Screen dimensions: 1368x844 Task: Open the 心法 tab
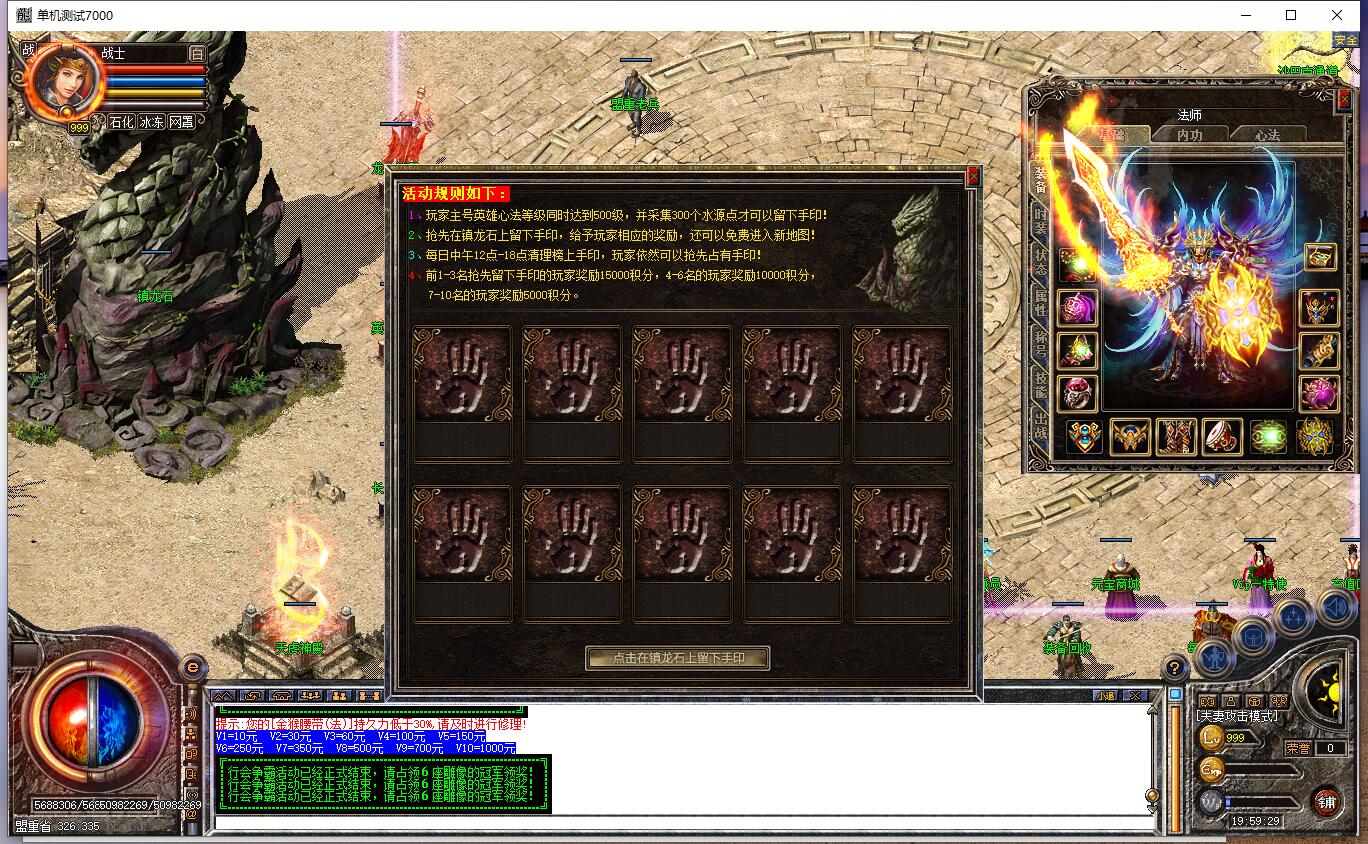1267,135
